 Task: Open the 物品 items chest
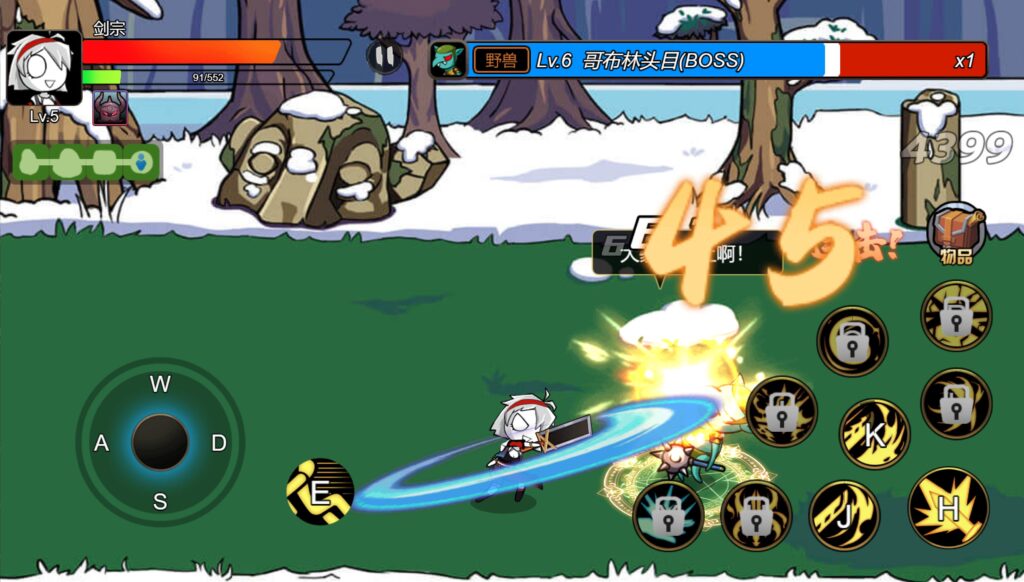pyautogui.click(x=956, y=232)
